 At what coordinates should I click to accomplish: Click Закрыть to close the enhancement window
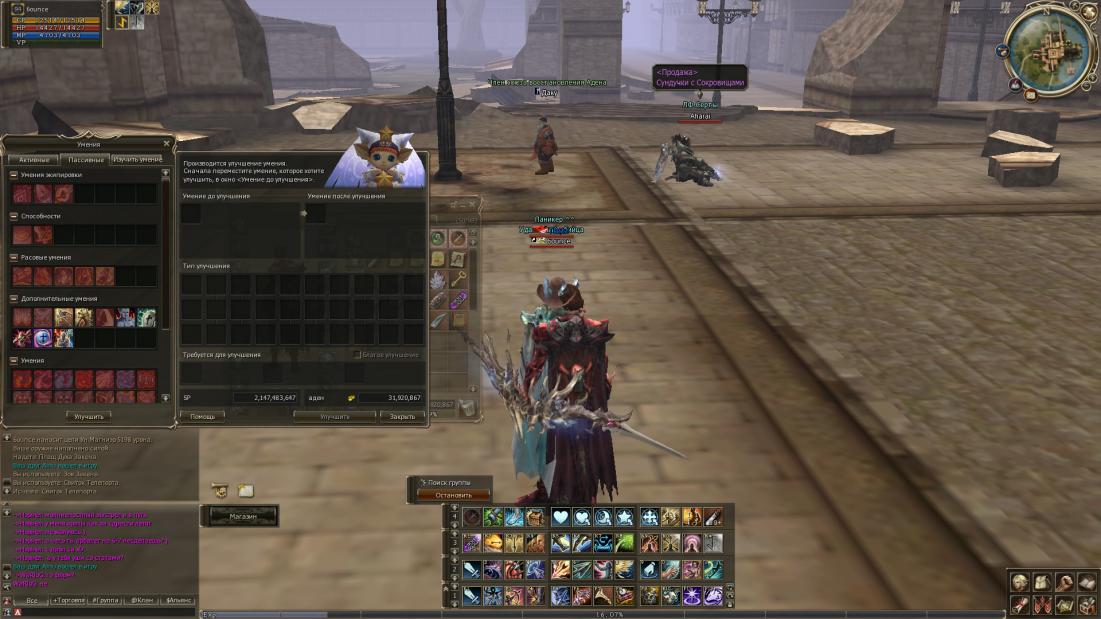402,416
